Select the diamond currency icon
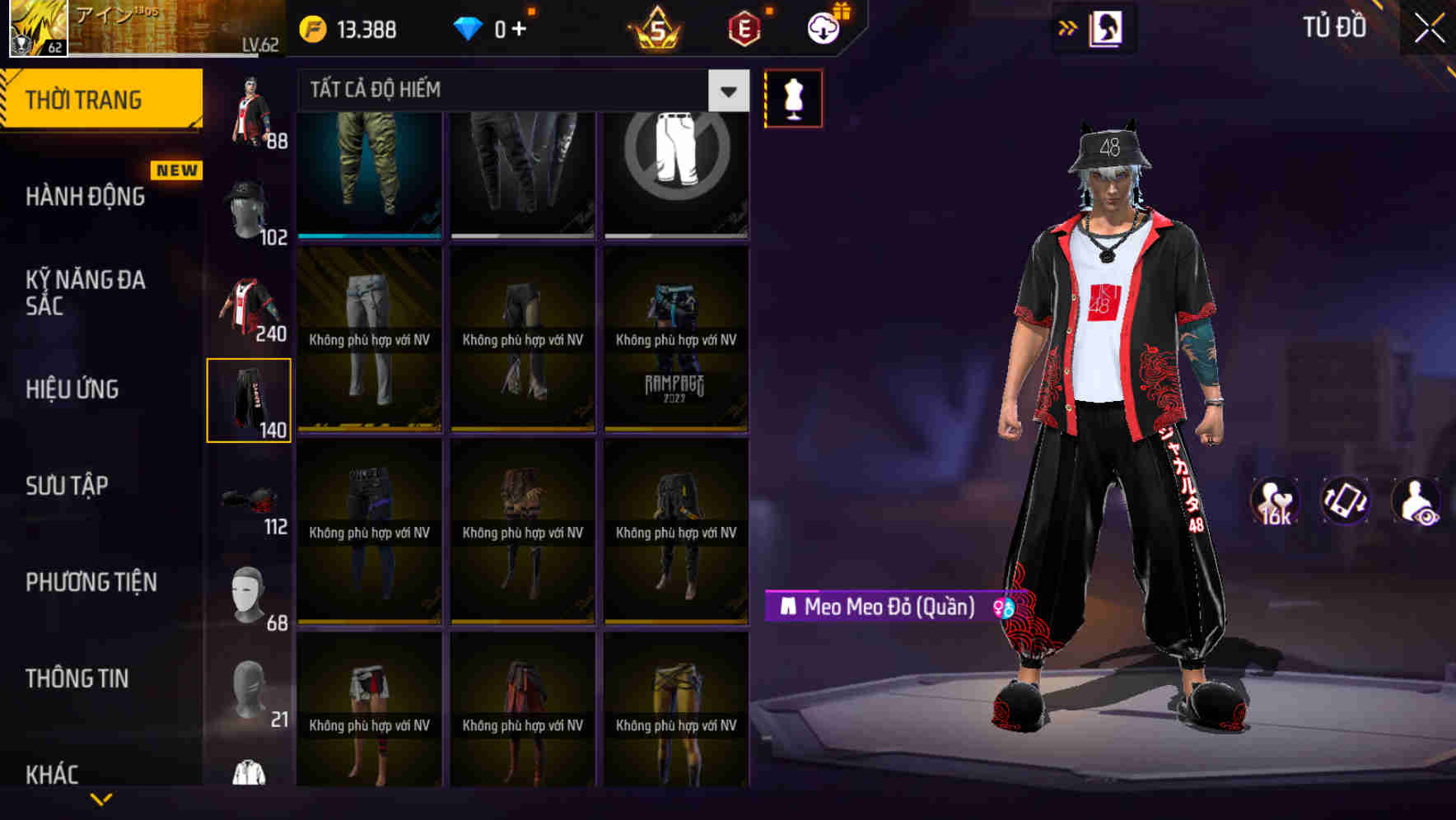 click(x=469, y=27)
